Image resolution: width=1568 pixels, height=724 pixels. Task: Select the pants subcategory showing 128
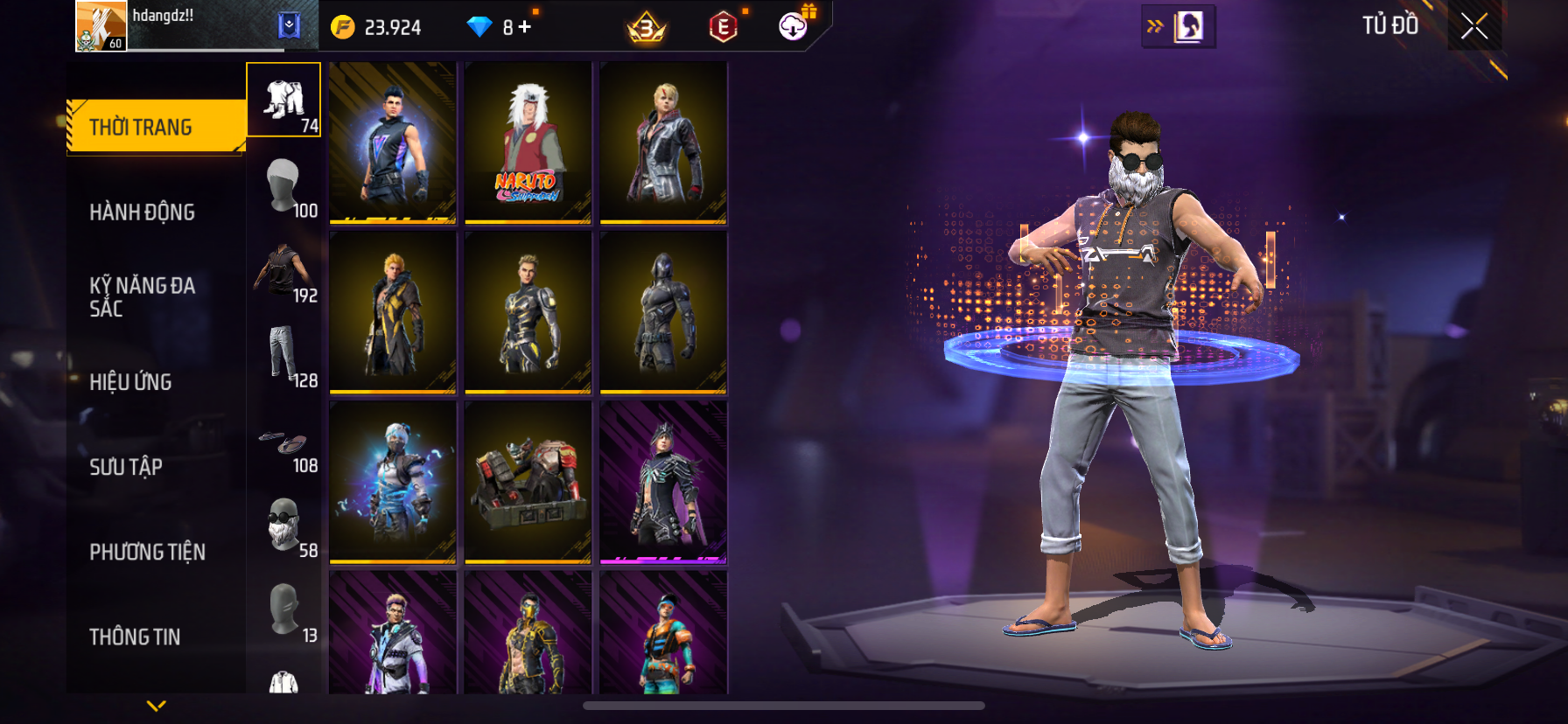(284, 356)
